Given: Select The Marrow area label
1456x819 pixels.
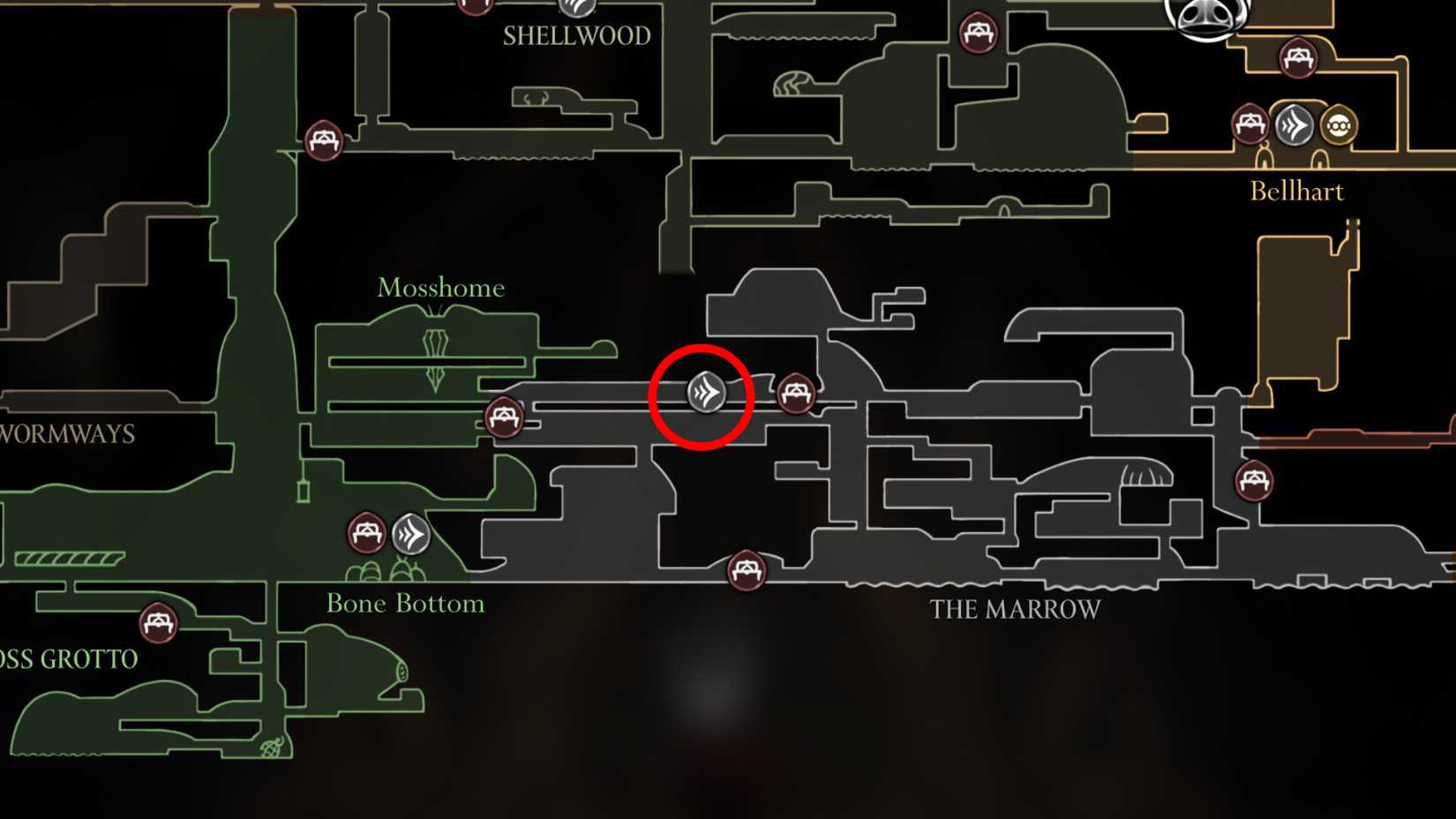Looking at the screenshot, I should 1017,608.
